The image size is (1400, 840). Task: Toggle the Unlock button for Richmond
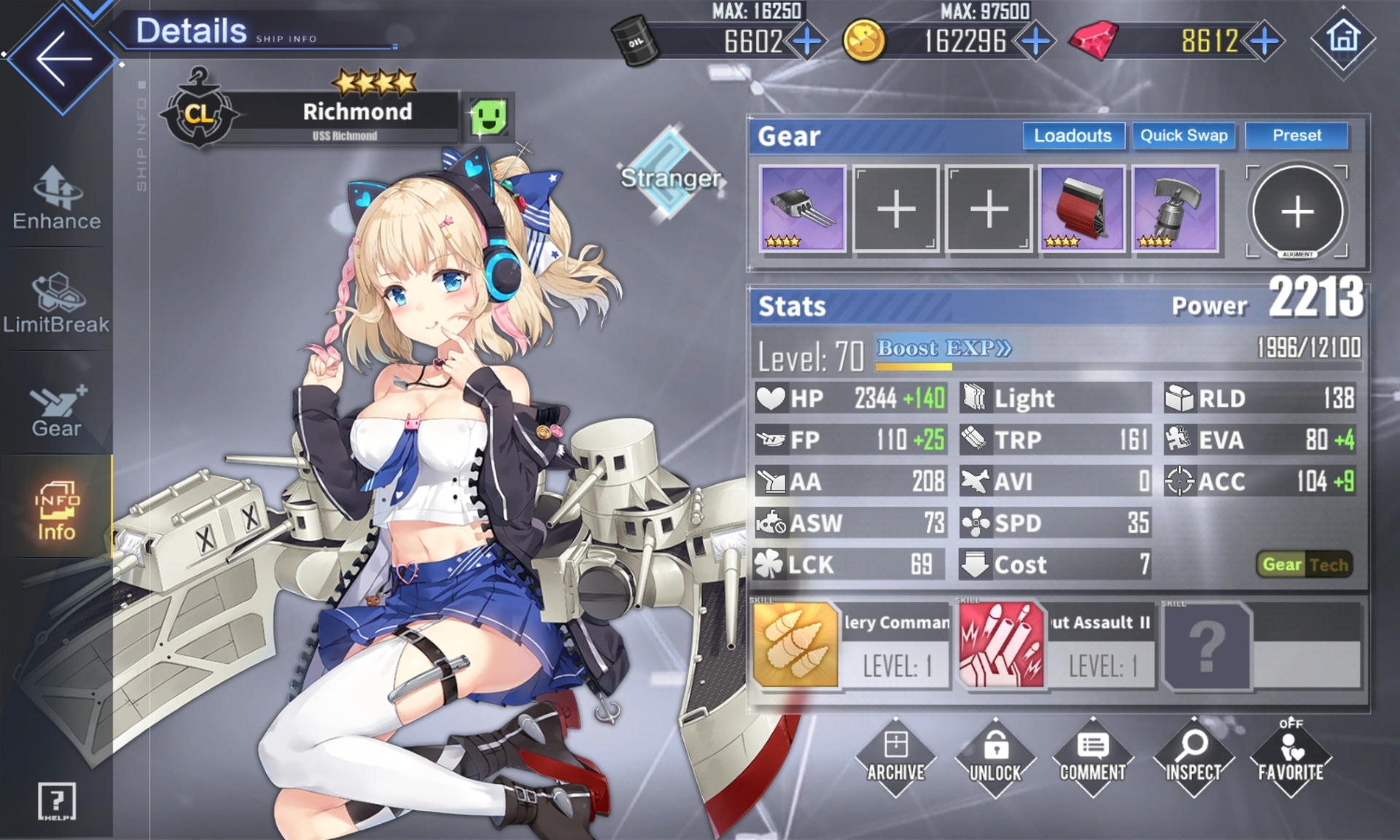point(995,757)
